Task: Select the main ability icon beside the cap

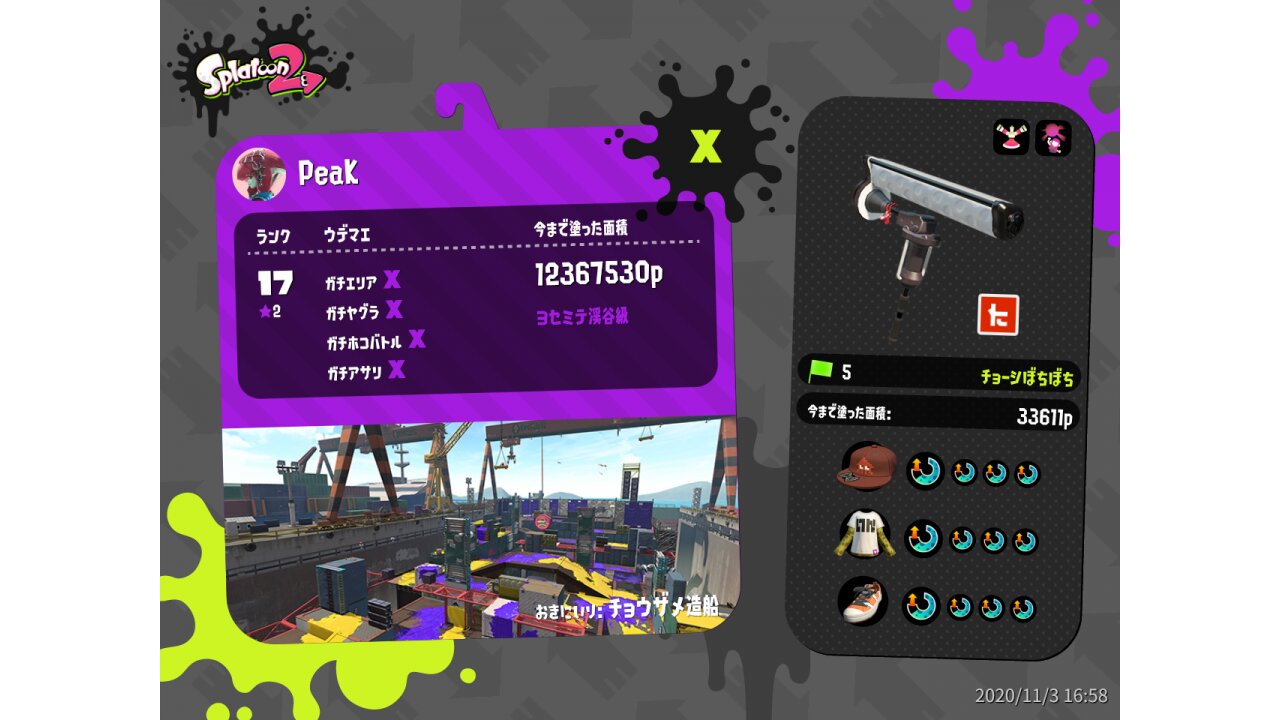Action: pyautogui.click(x=925, y=470)
